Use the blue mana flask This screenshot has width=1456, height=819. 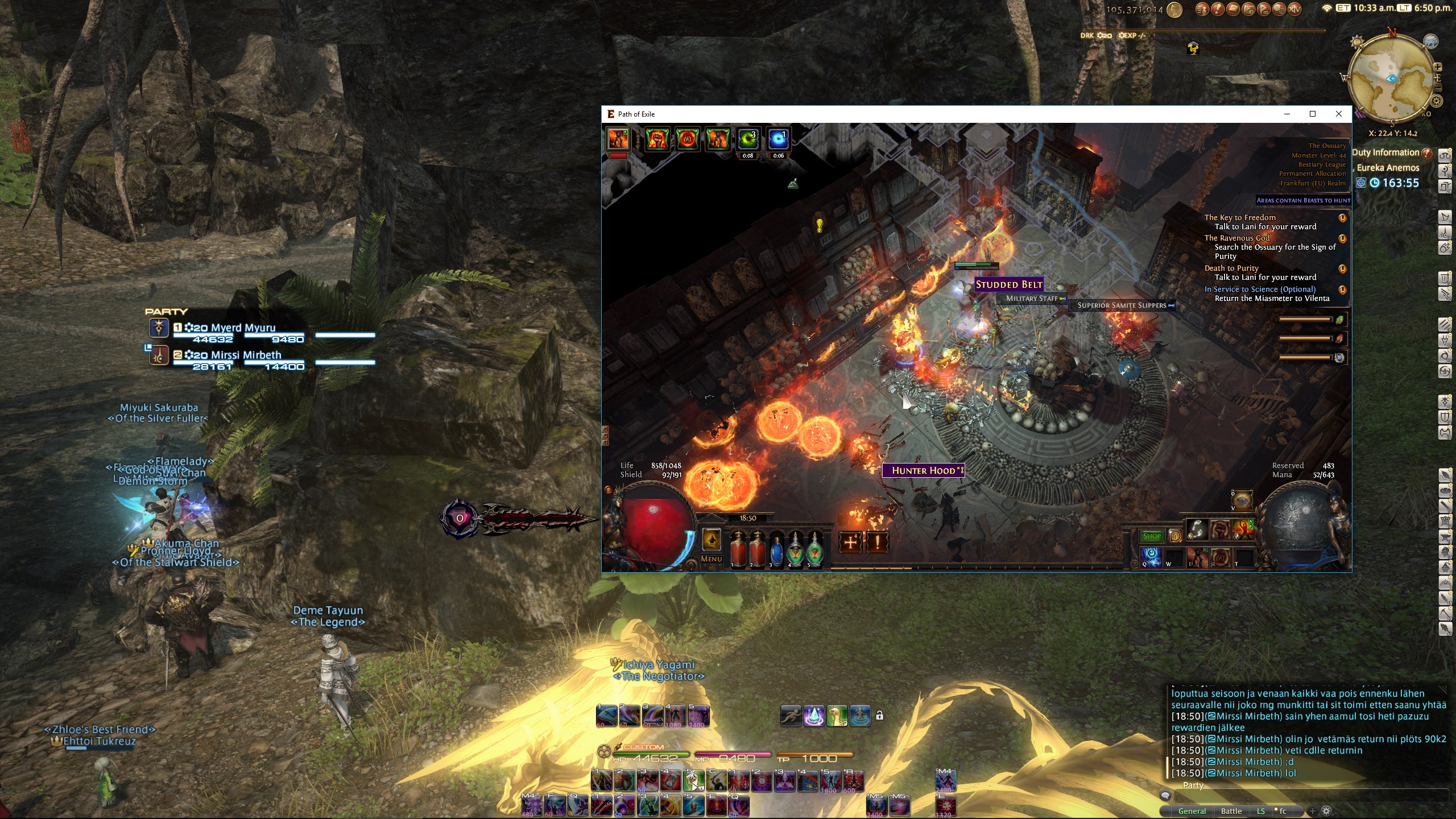point(776,548)
